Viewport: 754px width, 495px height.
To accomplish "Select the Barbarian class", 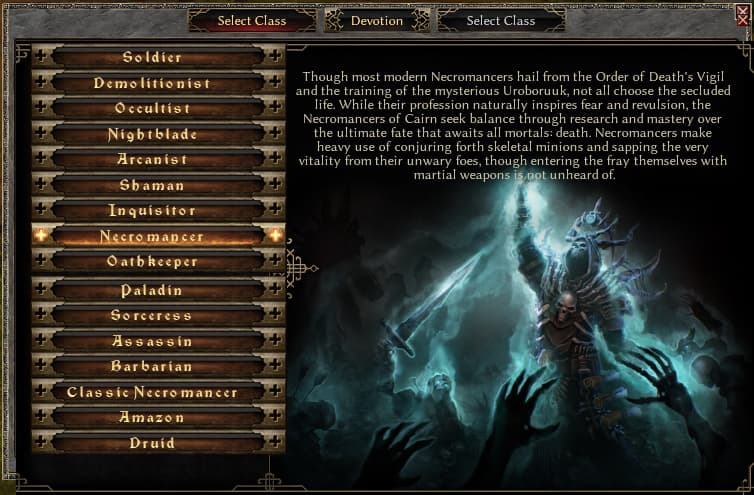I will pos(153,366).
